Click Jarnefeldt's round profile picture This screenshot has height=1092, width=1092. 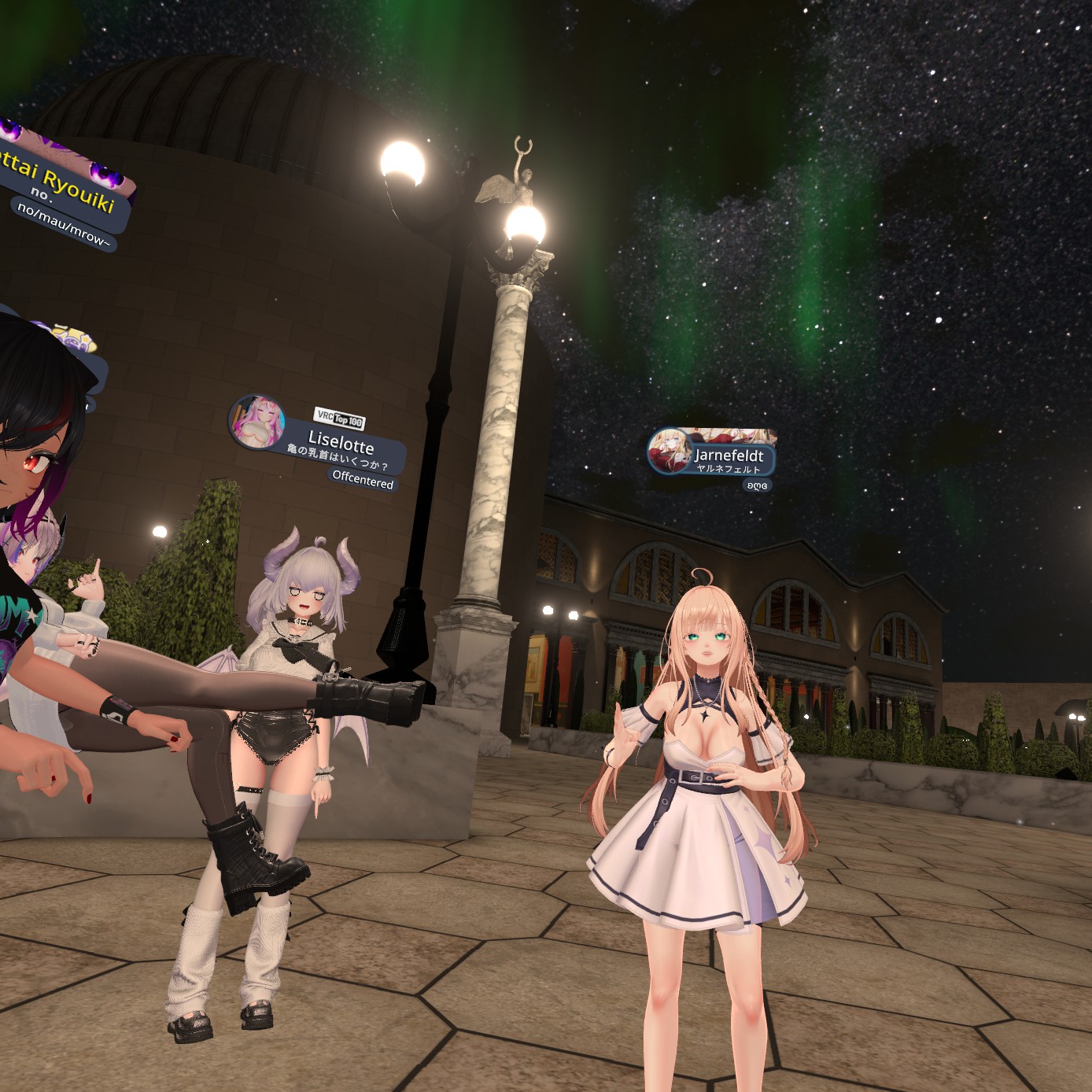[669, 452]
